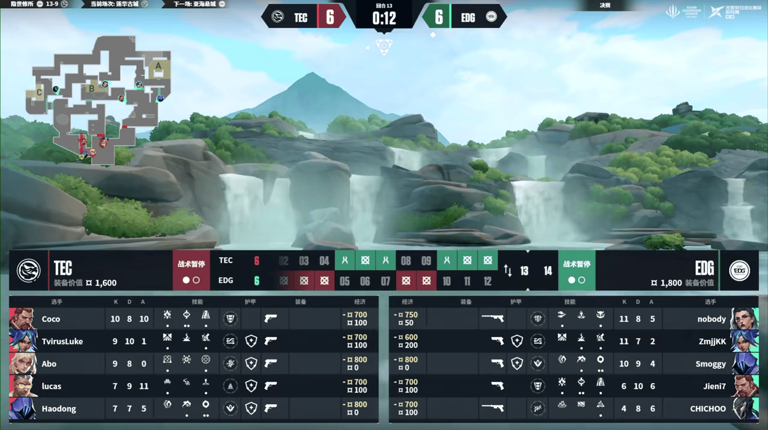Click the minimap in the top-left corner
Viewport: 768px width, 430px height.
tap(102, 97)
